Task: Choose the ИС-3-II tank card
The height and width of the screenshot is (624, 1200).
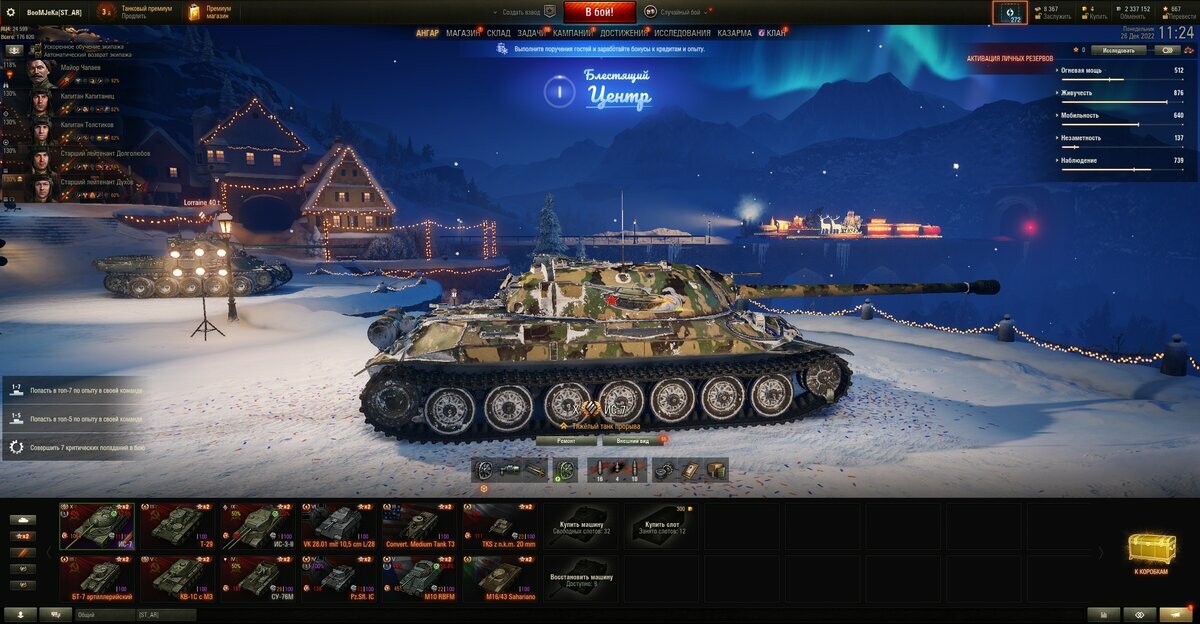Action: [x=257, y=525]
